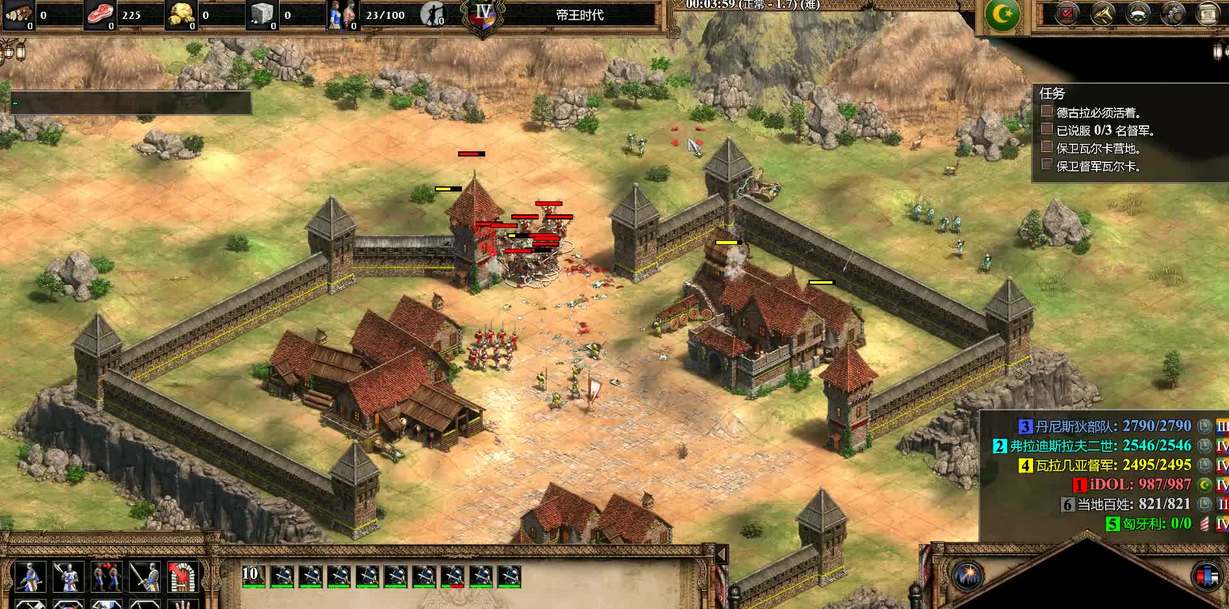Click the gold resource icon

coord(180,15)
